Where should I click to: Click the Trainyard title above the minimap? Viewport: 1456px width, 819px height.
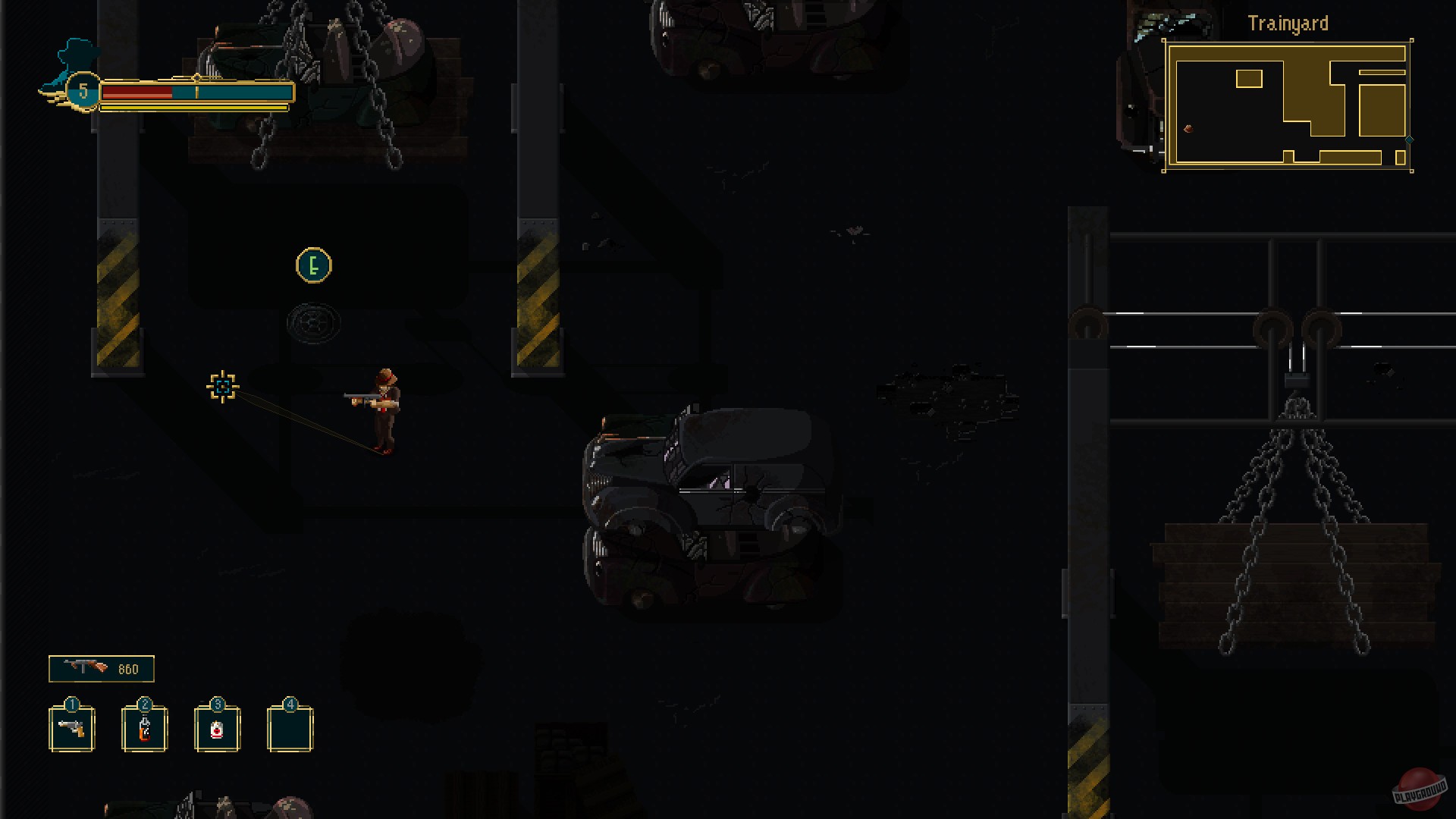click(x=1288, y=22)
